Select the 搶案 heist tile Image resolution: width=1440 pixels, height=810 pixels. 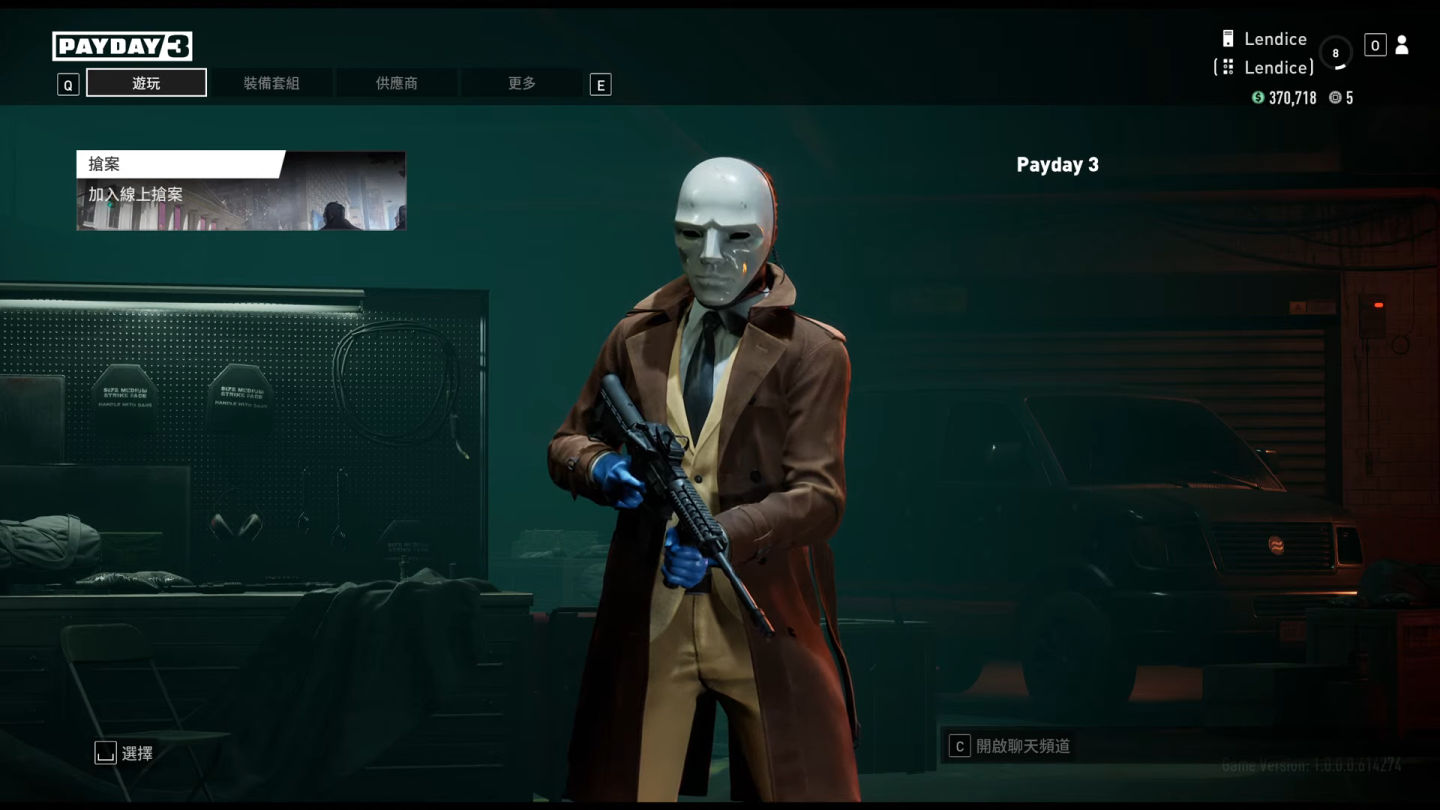(x=241, y=191)
